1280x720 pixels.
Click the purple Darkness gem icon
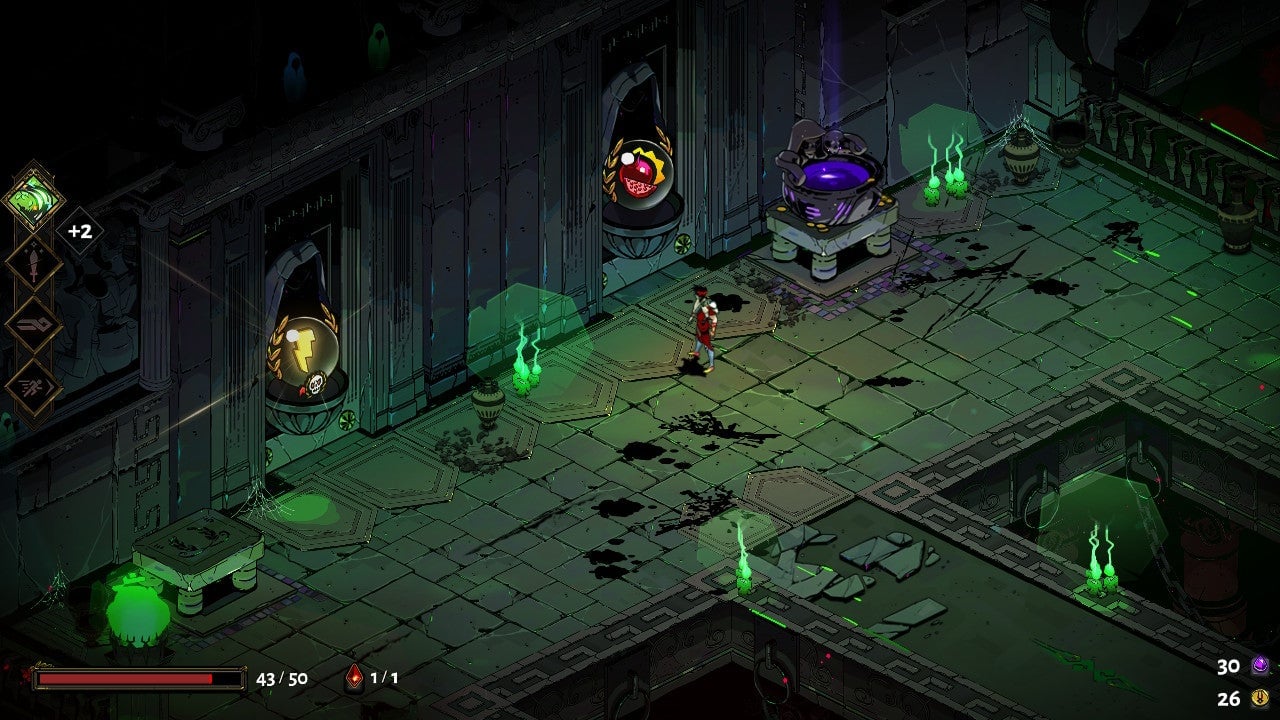1259,666
